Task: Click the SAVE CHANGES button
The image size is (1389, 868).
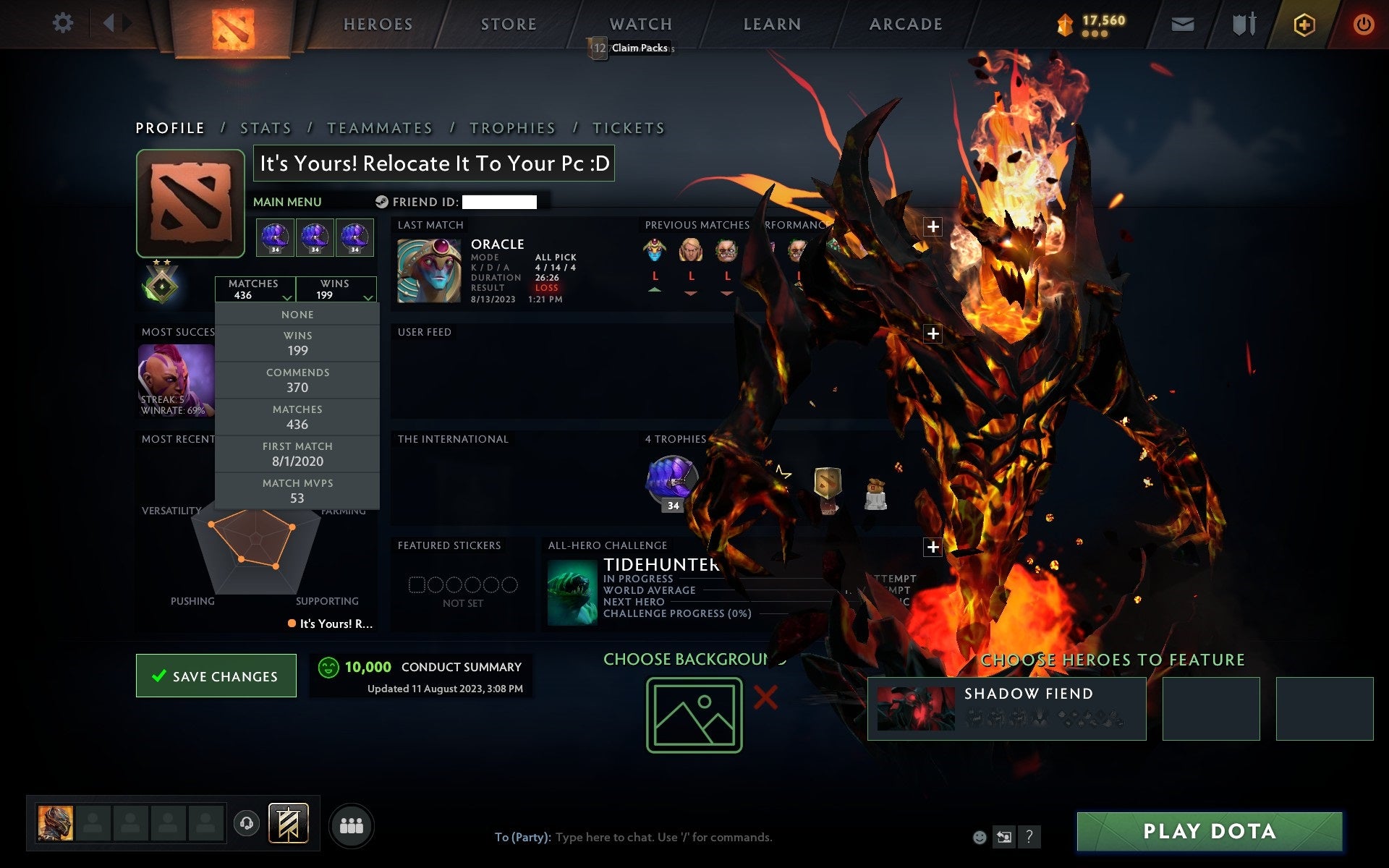Action: (215, 676)
